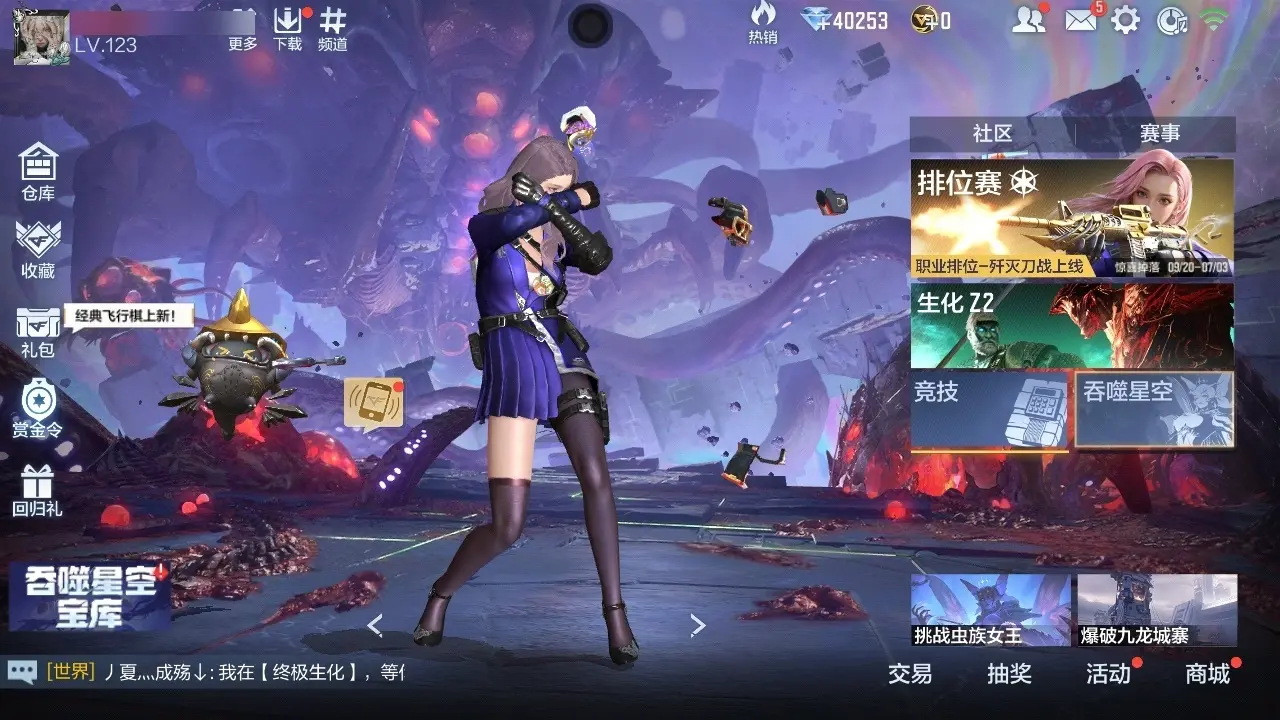This screenshot has width=1280, height=720.
Task: Open the mail envelope inbox
Action: [1081, 20]
